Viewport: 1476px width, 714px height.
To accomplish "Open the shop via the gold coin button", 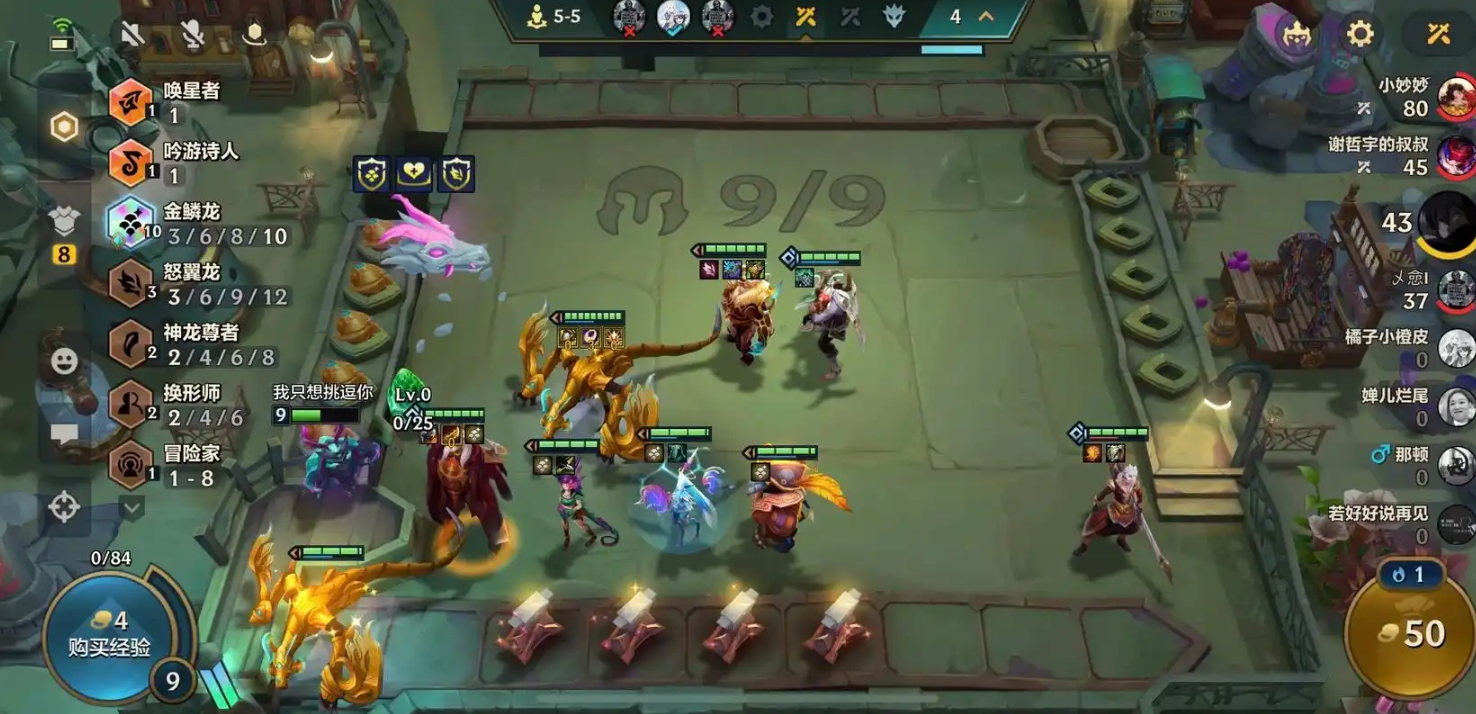I will pos(1411,633).
